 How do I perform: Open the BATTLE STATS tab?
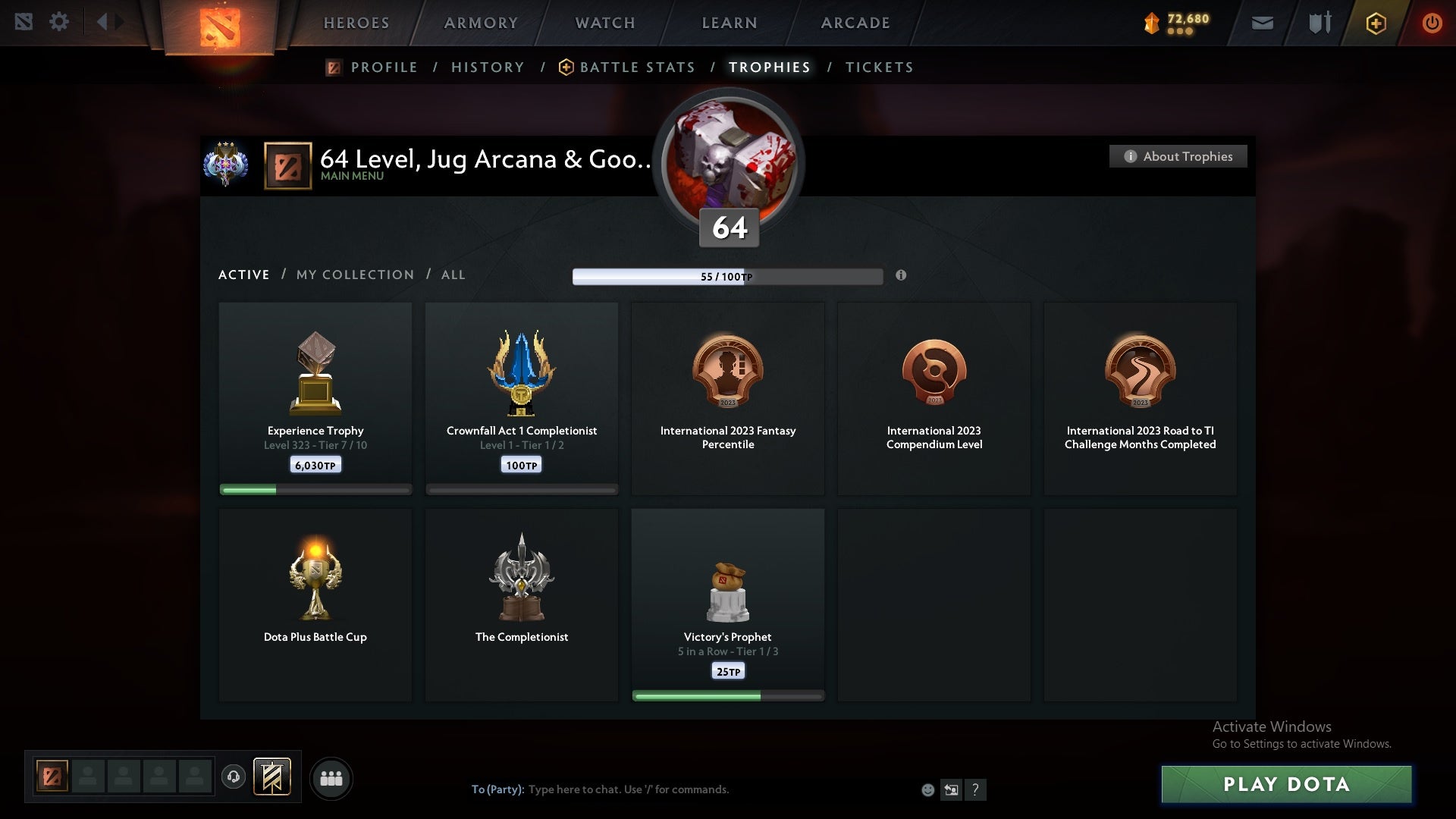(637, 67)
